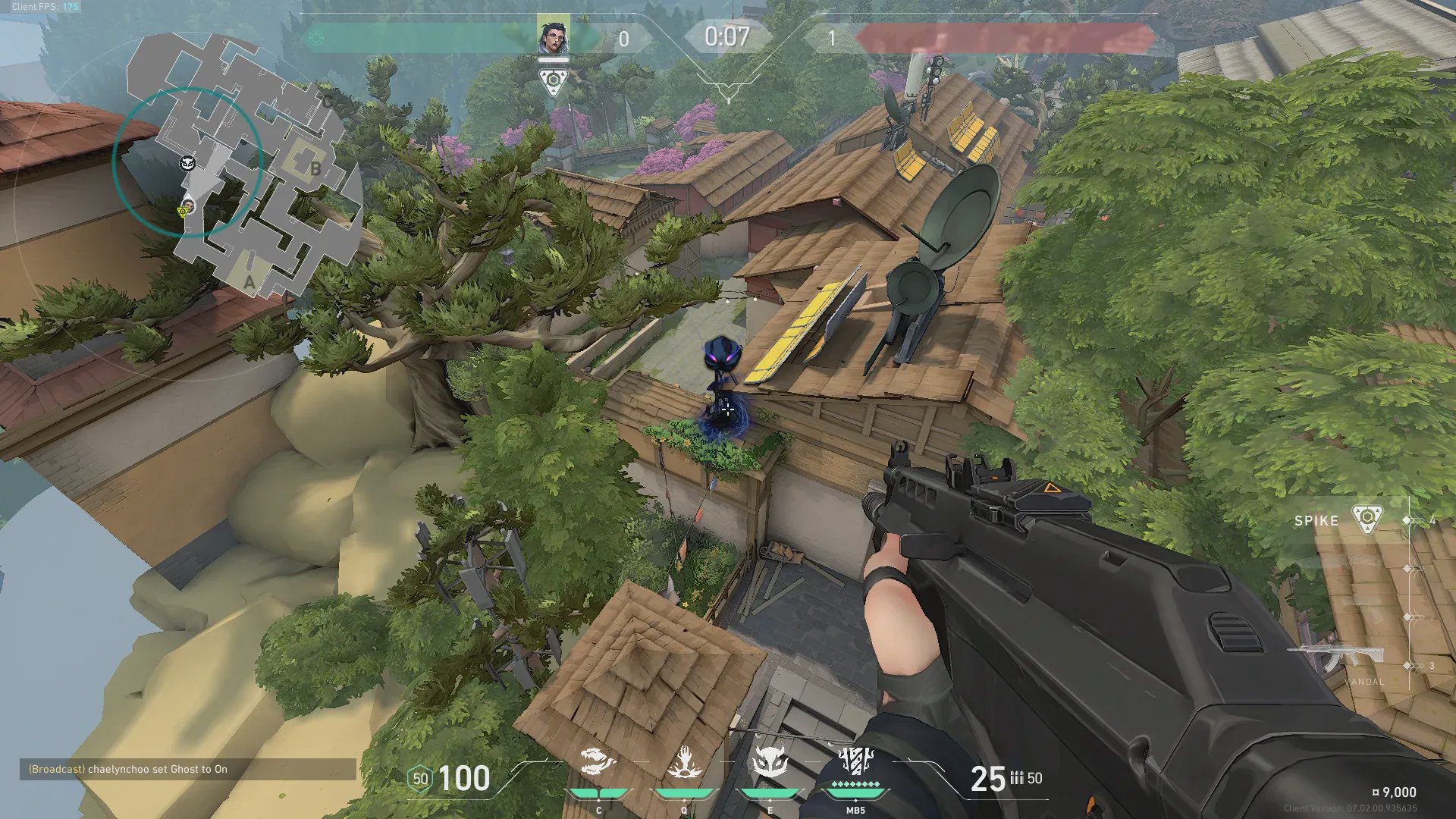Select the agent portrait in the top bar

553,36
